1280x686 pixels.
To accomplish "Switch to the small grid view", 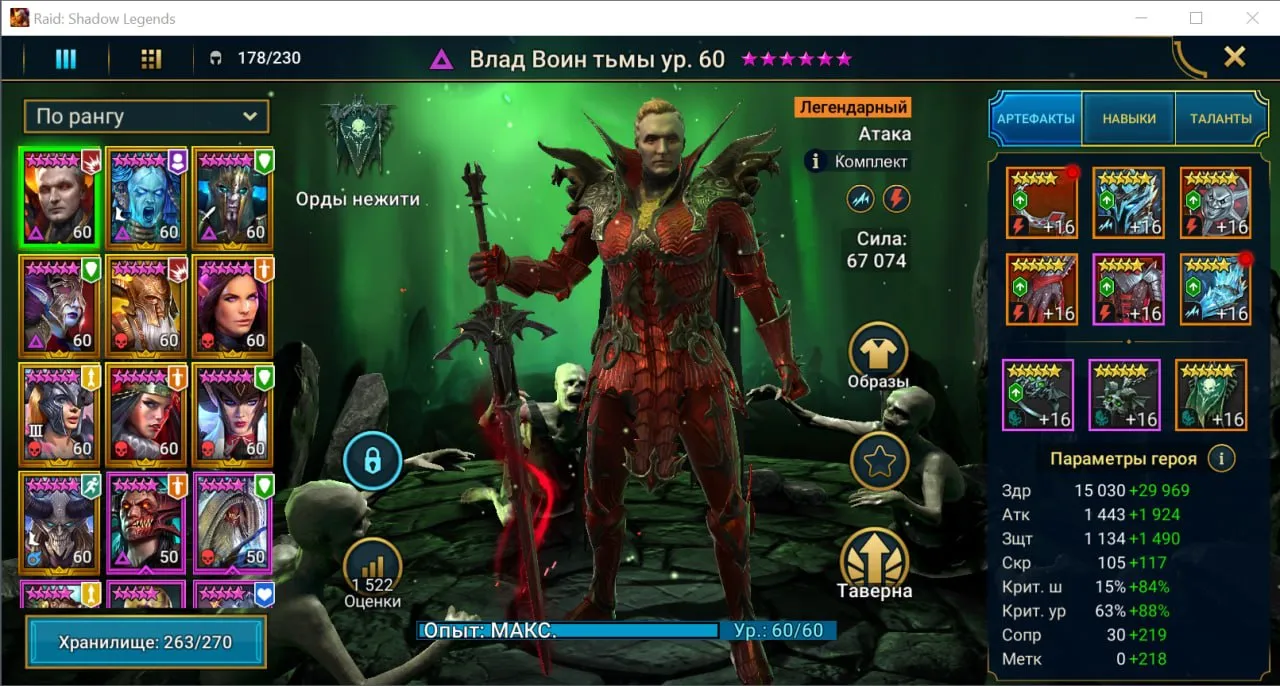I will pos(151,59).
